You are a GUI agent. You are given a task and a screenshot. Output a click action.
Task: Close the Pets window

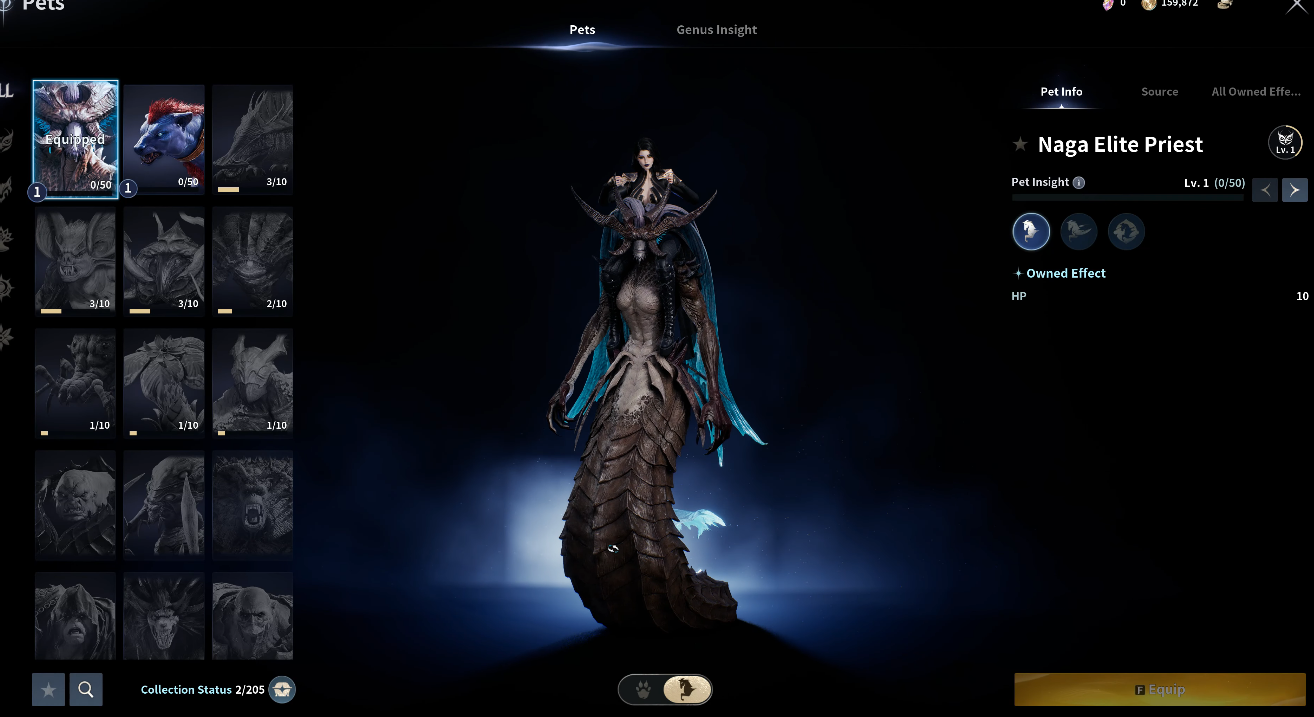click(x=1296, y=6)
